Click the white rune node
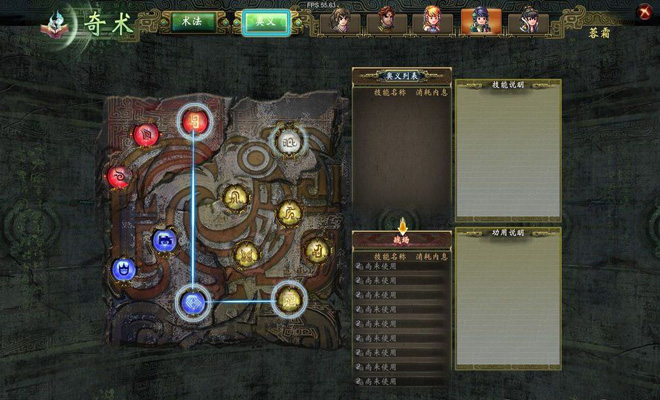 coord(289,140)
